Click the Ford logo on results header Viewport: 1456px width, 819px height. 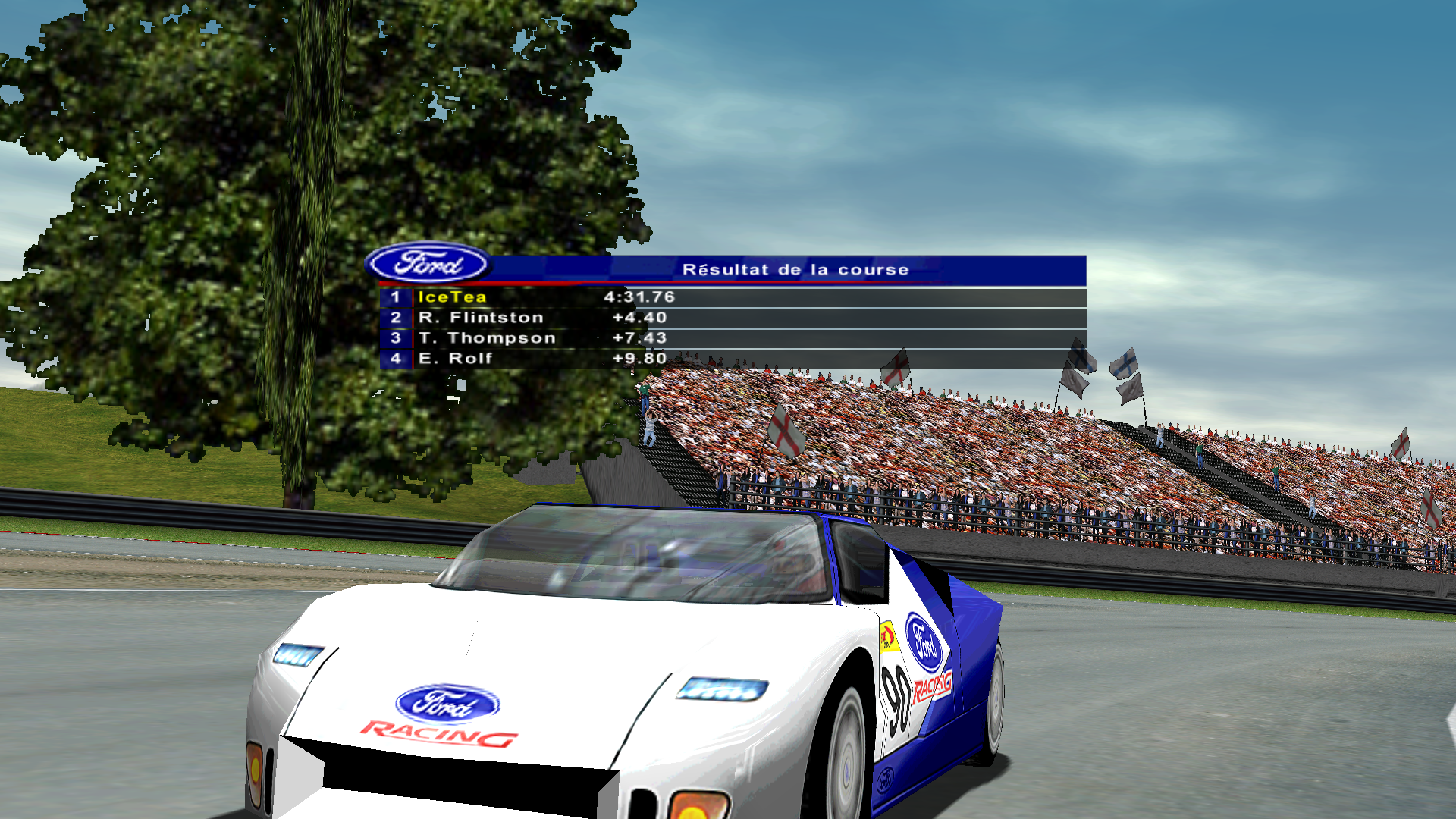coord(428,264)
